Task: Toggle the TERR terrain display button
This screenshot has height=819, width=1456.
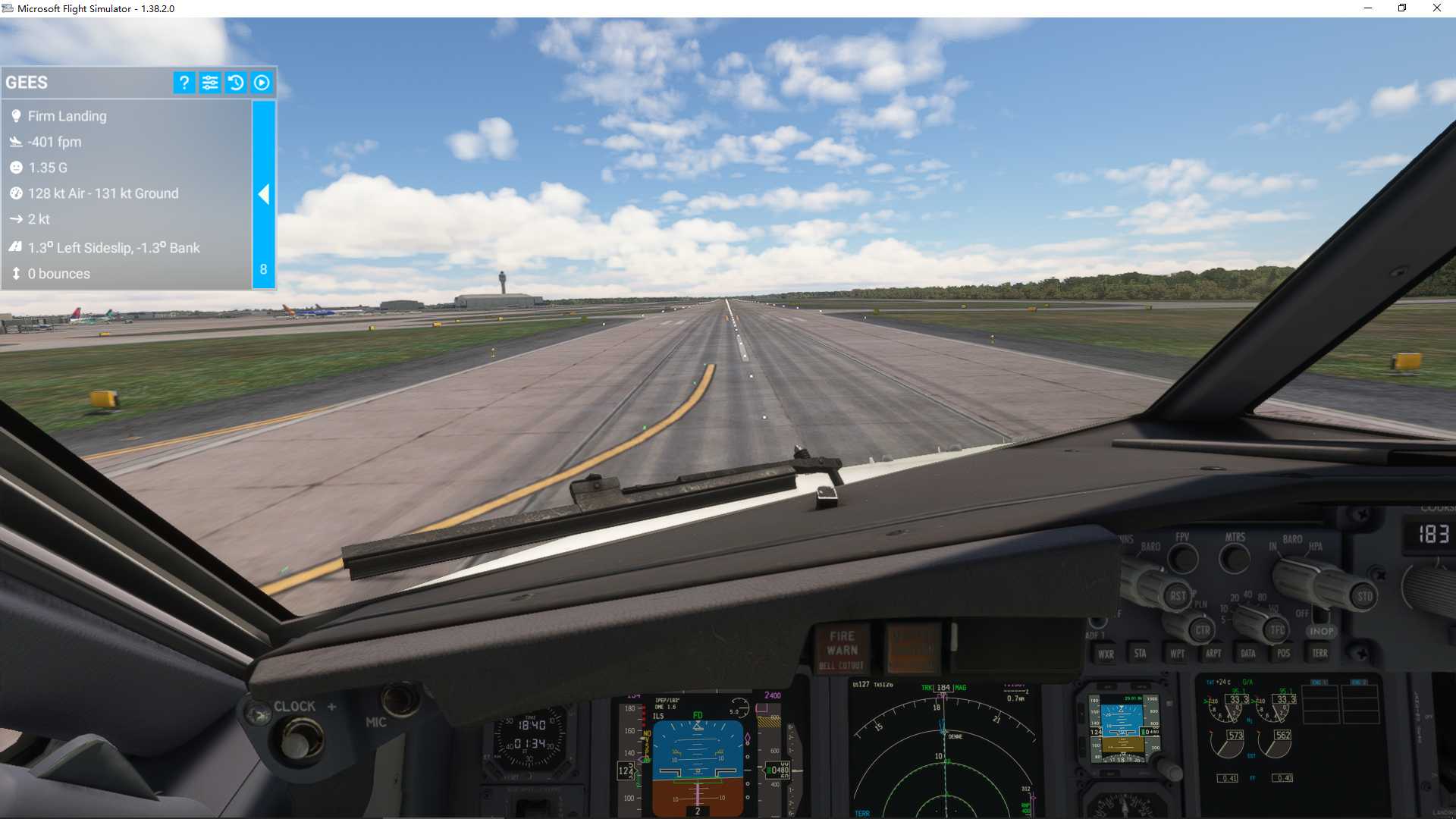Action: tap(1319, 653)
